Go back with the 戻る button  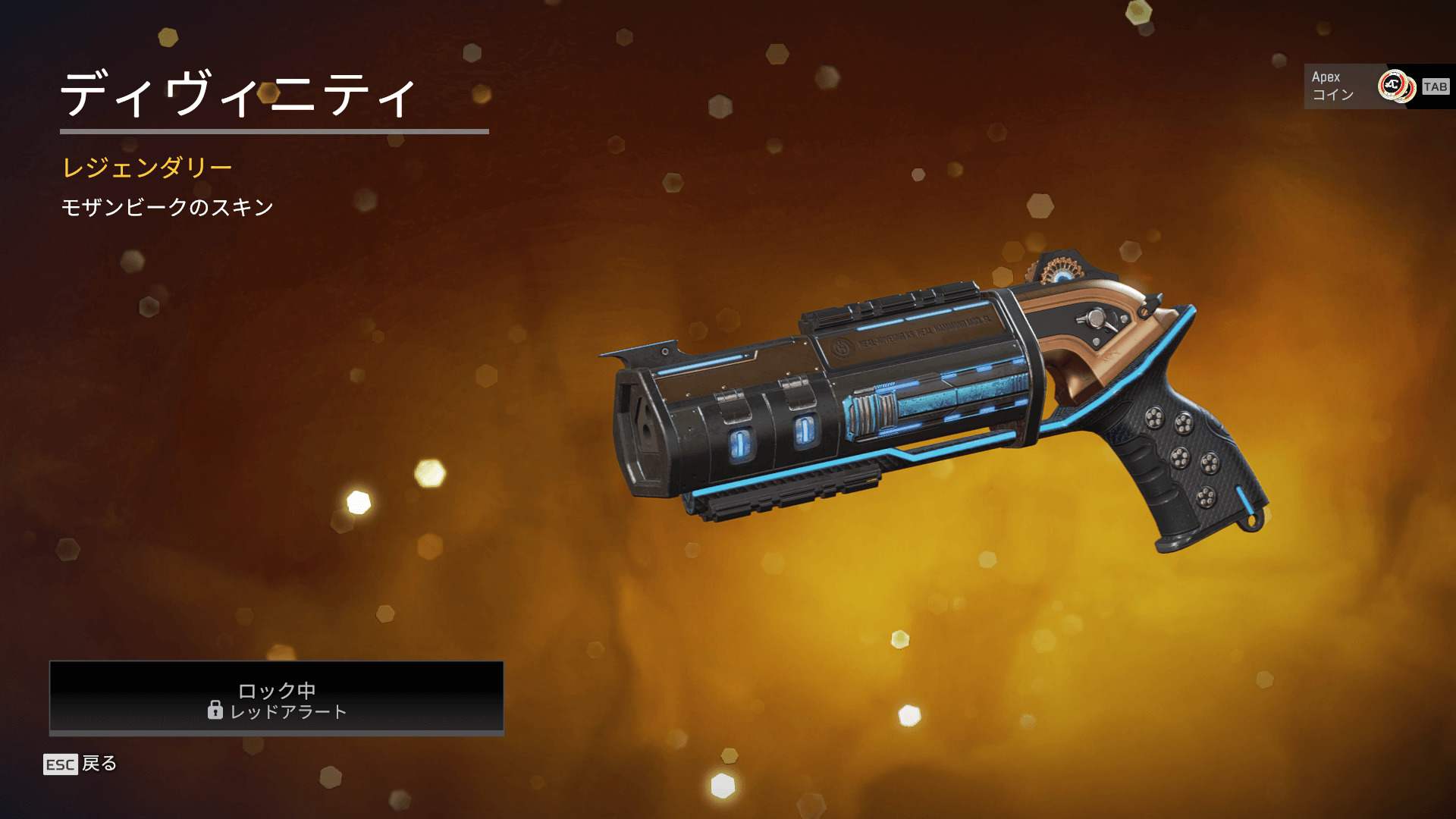pos(81,764)
